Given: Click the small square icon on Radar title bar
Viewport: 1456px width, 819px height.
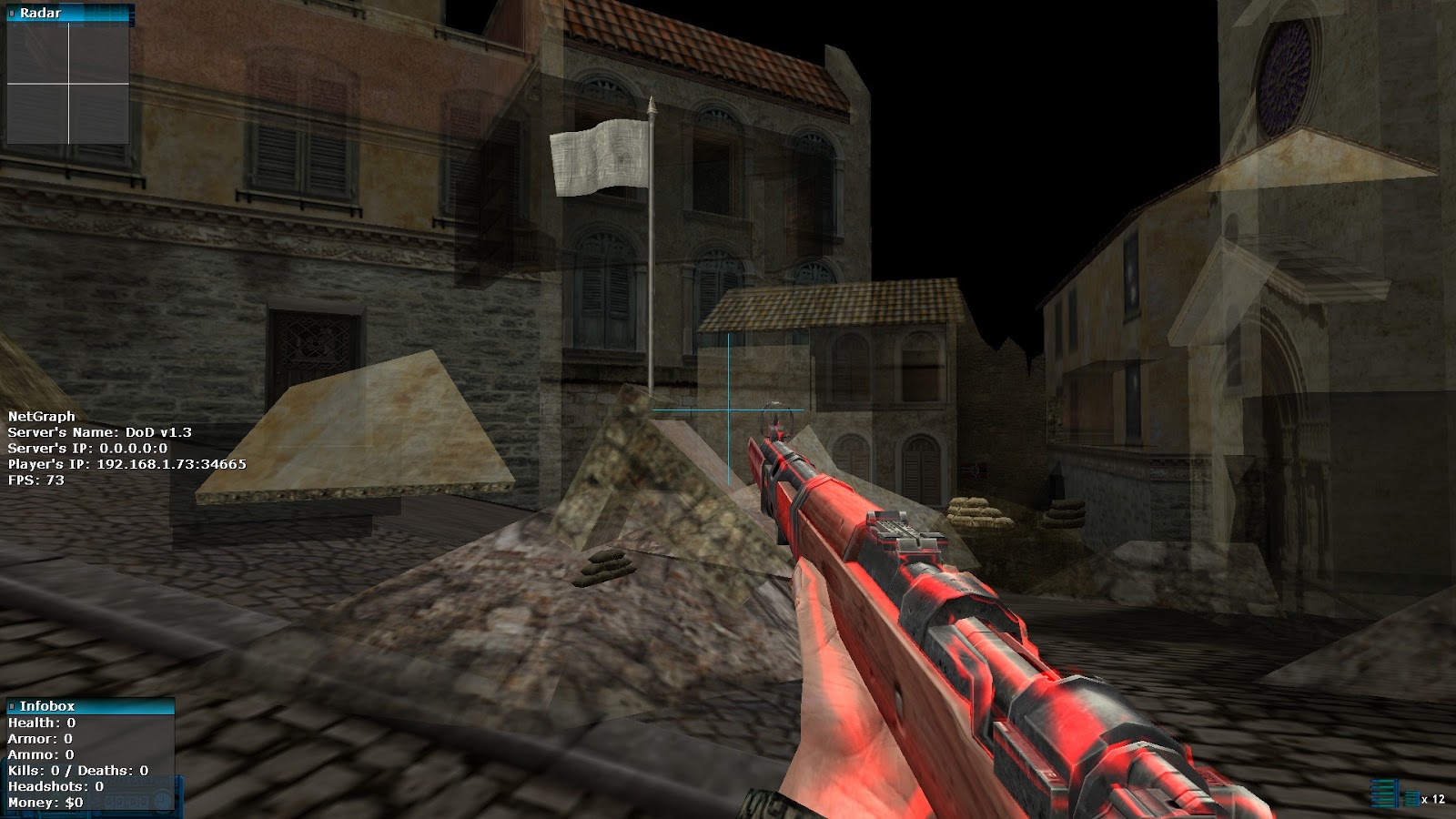Looking at the screenshot, I should coord(13,13).
